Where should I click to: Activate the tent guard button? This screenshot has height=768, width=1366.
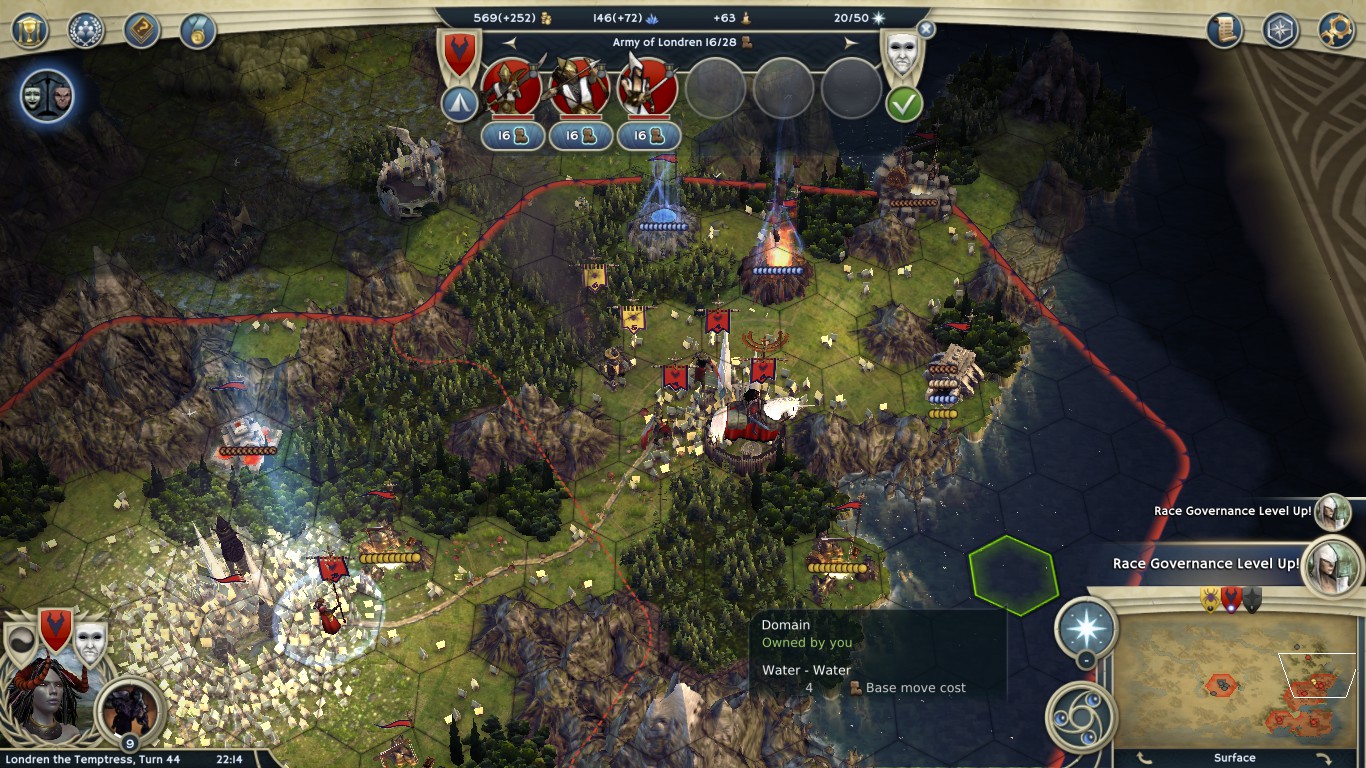(x=459, y=104)
